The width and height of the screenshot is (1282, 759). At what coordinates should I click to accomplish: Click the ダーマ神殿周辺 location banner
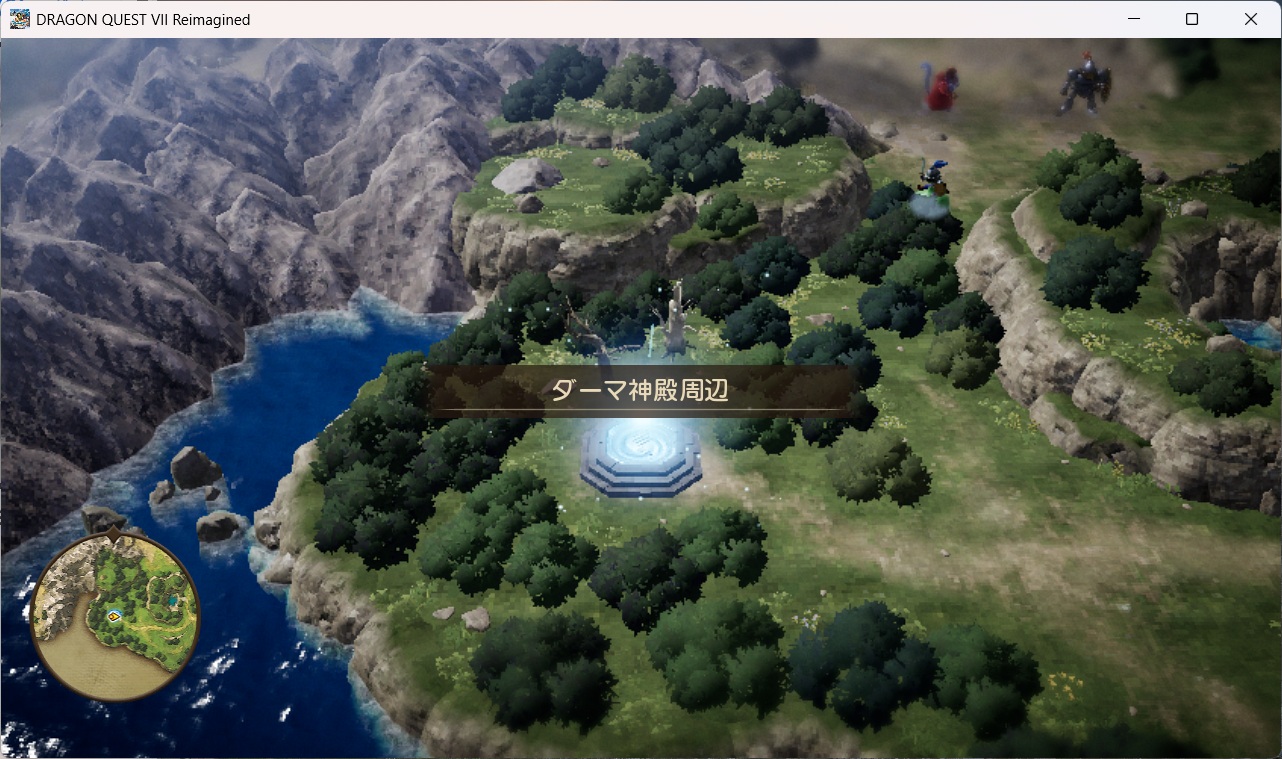pos(640,390)
